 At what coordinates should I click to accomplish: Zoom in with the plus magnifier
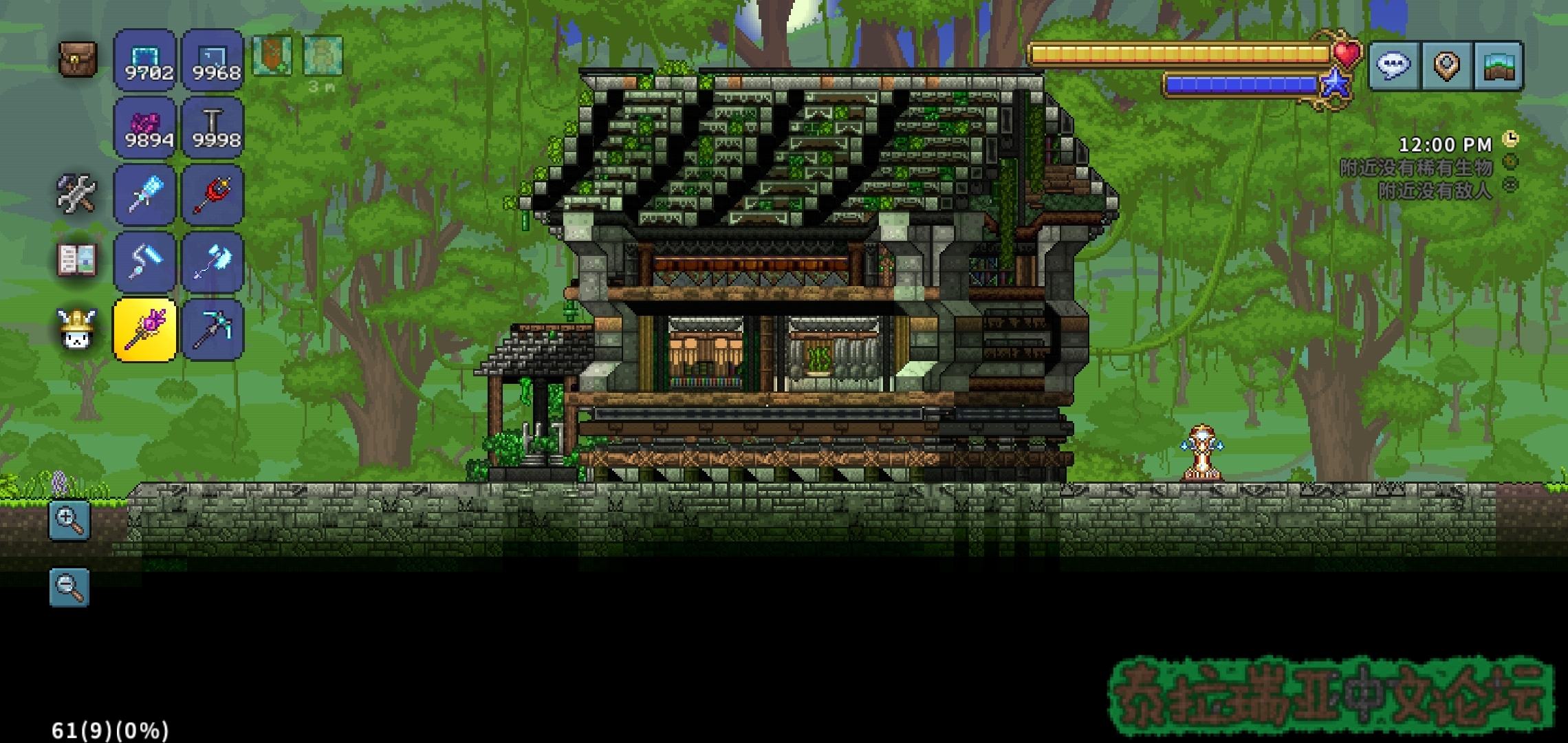pyautogui.click(x=69, y=520)
